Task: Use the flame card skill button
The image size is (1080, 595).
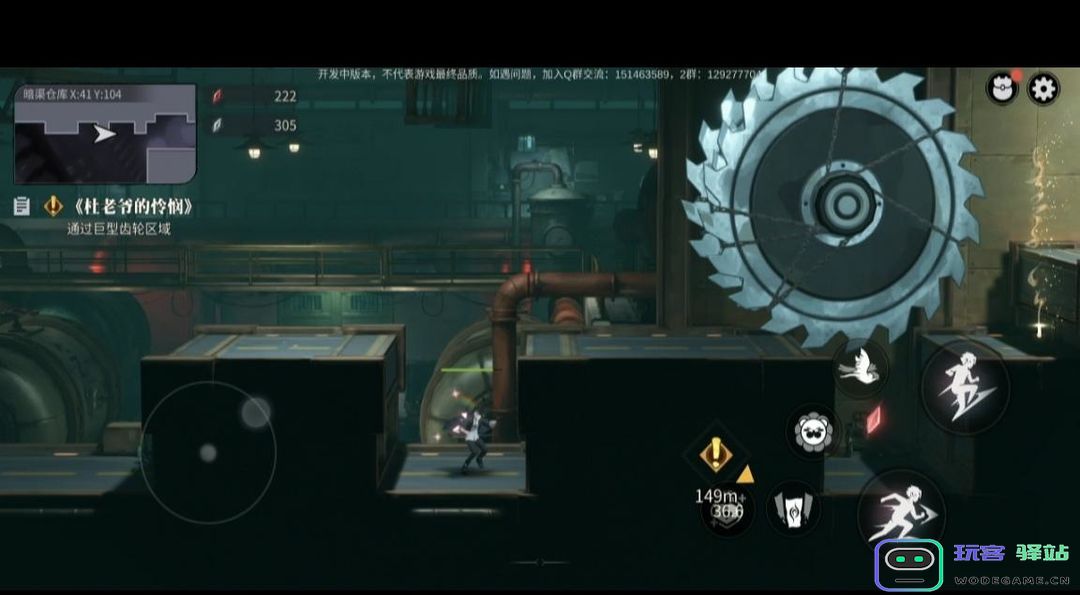Action: tap(793, 509)
